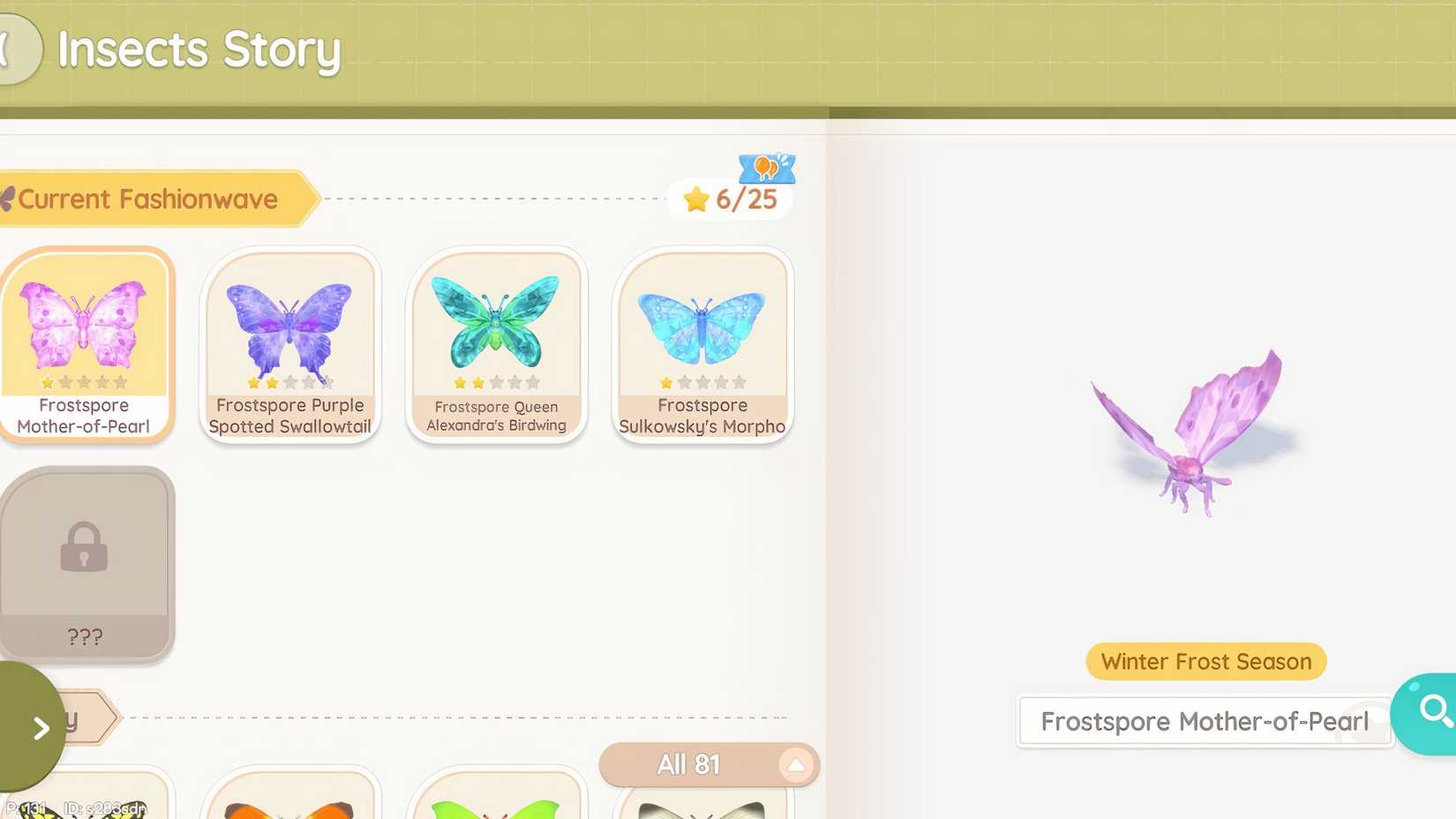This screenshot has height=819, width=1456.
Task: Click the Winter Frost Season label
Action: coord(1205,661)
